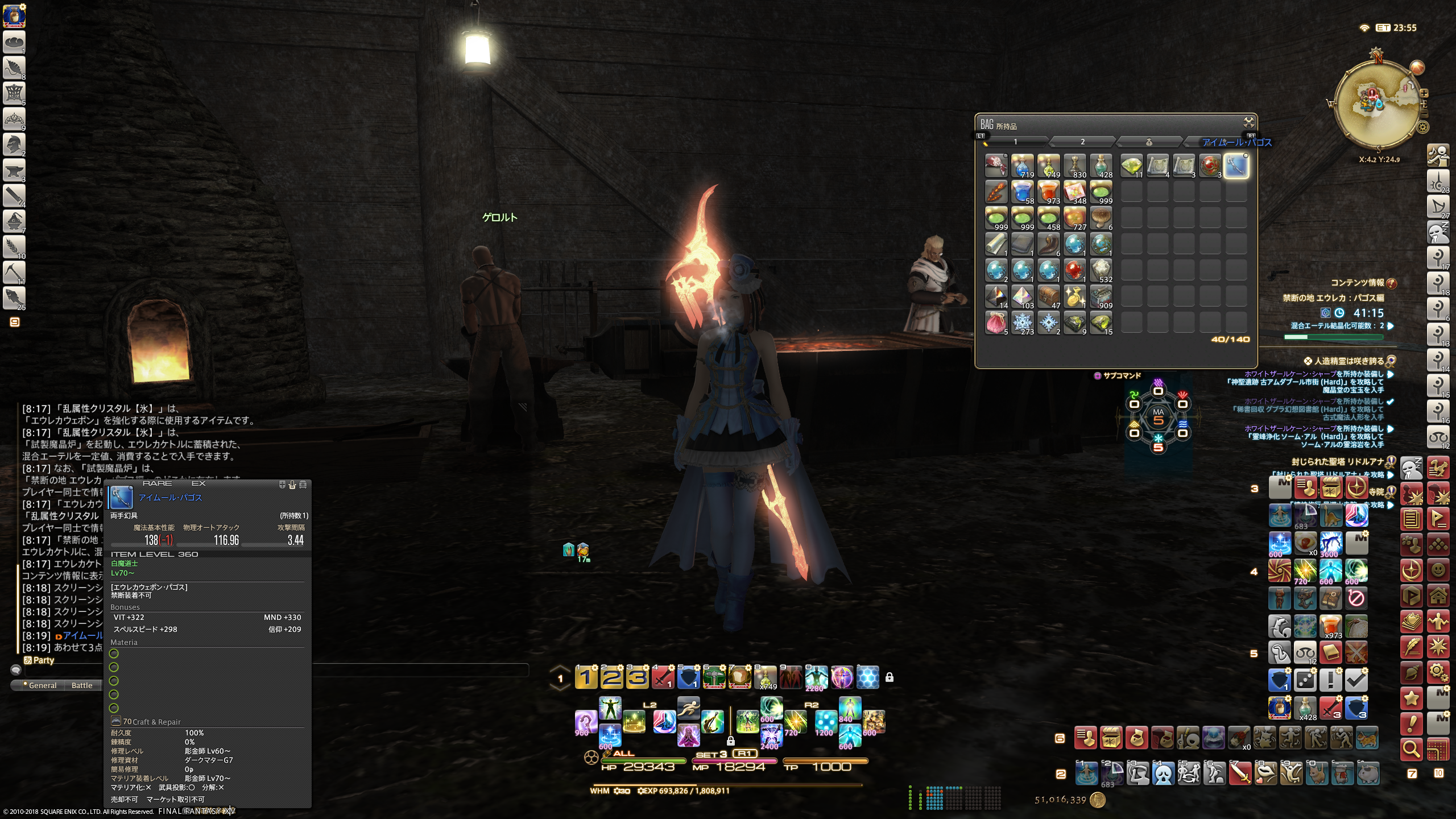
Task: Click the house icon in the menu grid
Action: [1438, 596]
